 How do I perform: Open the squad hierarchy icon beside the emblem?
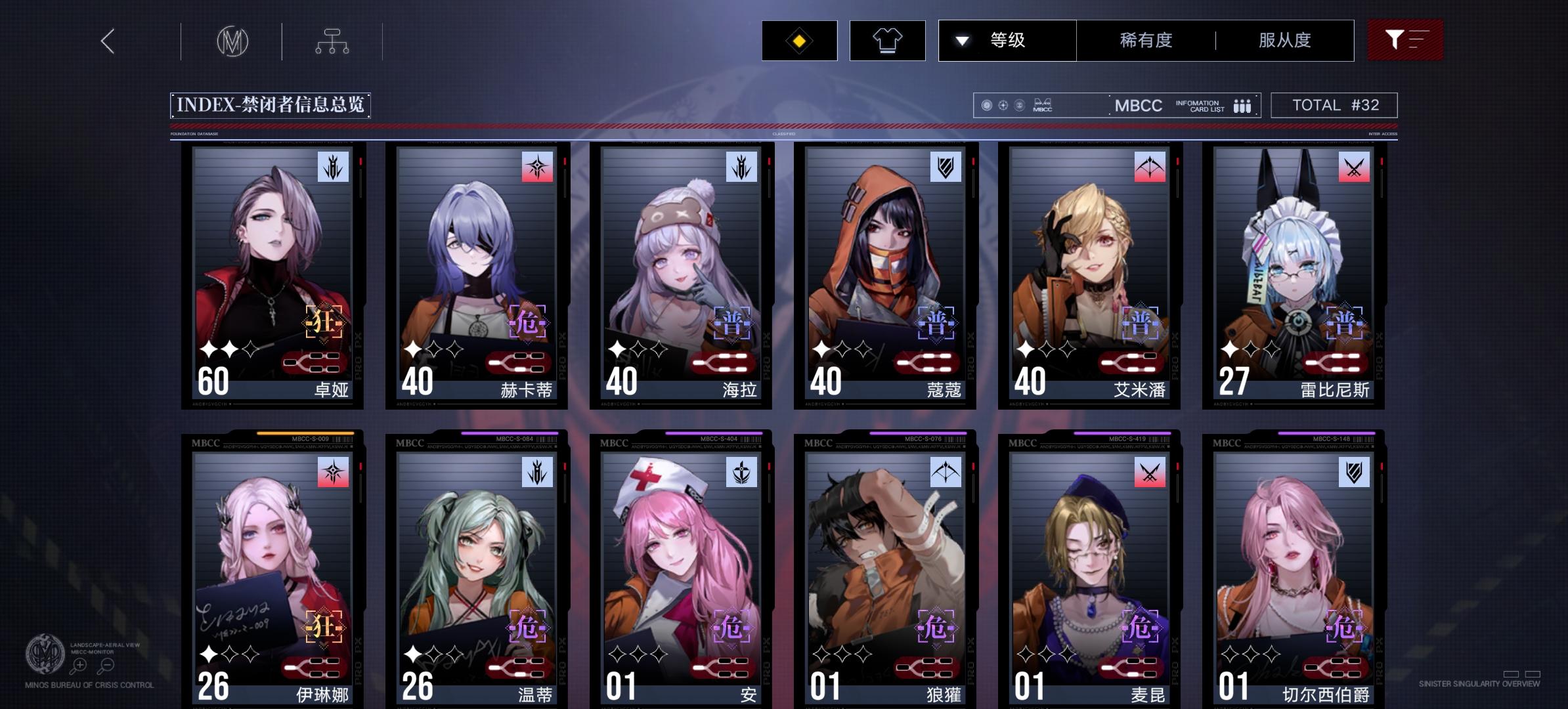click(x=334, y=41)
